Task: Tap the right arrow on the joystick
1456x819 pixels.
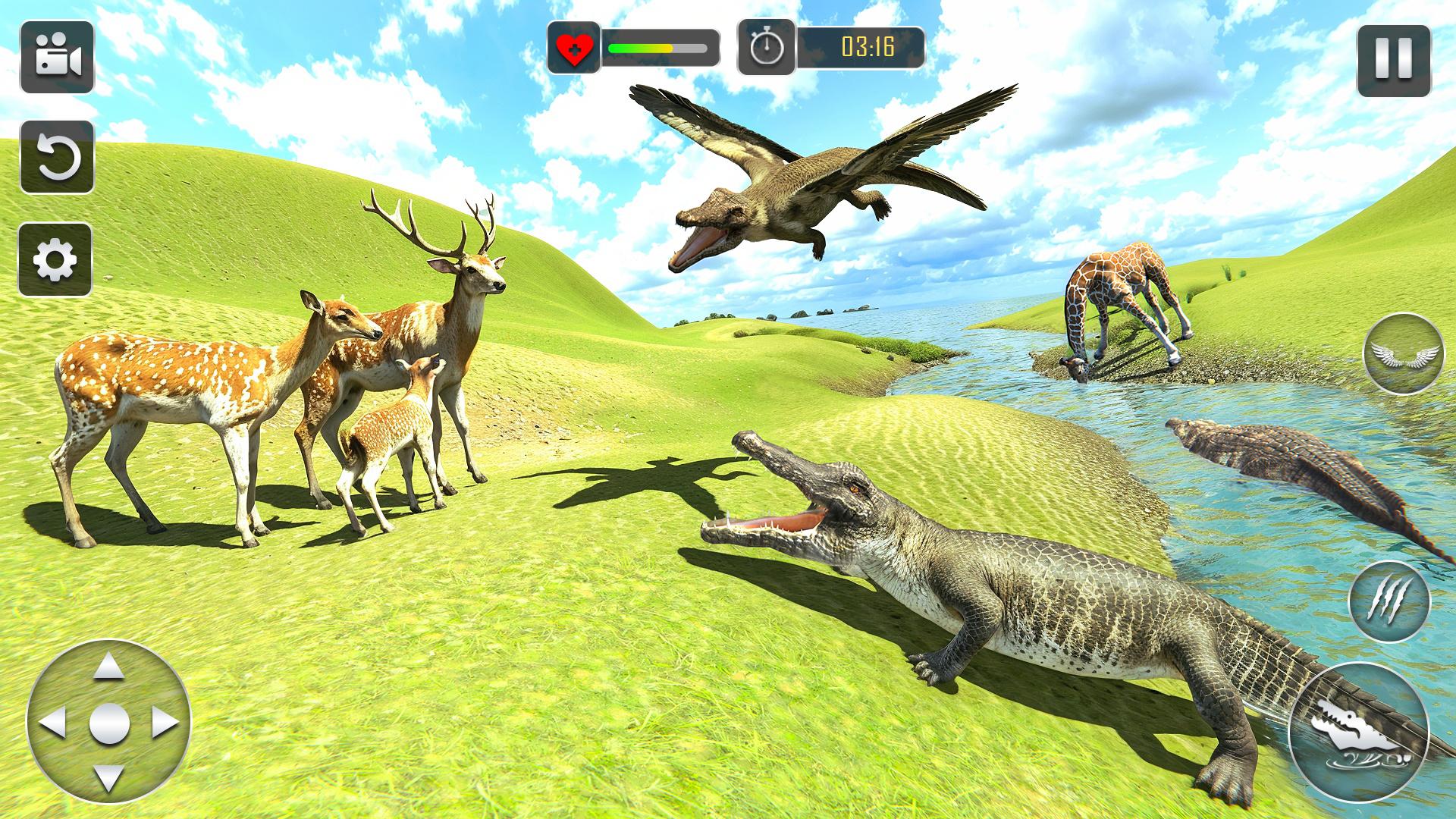Action: click(165, 723)
